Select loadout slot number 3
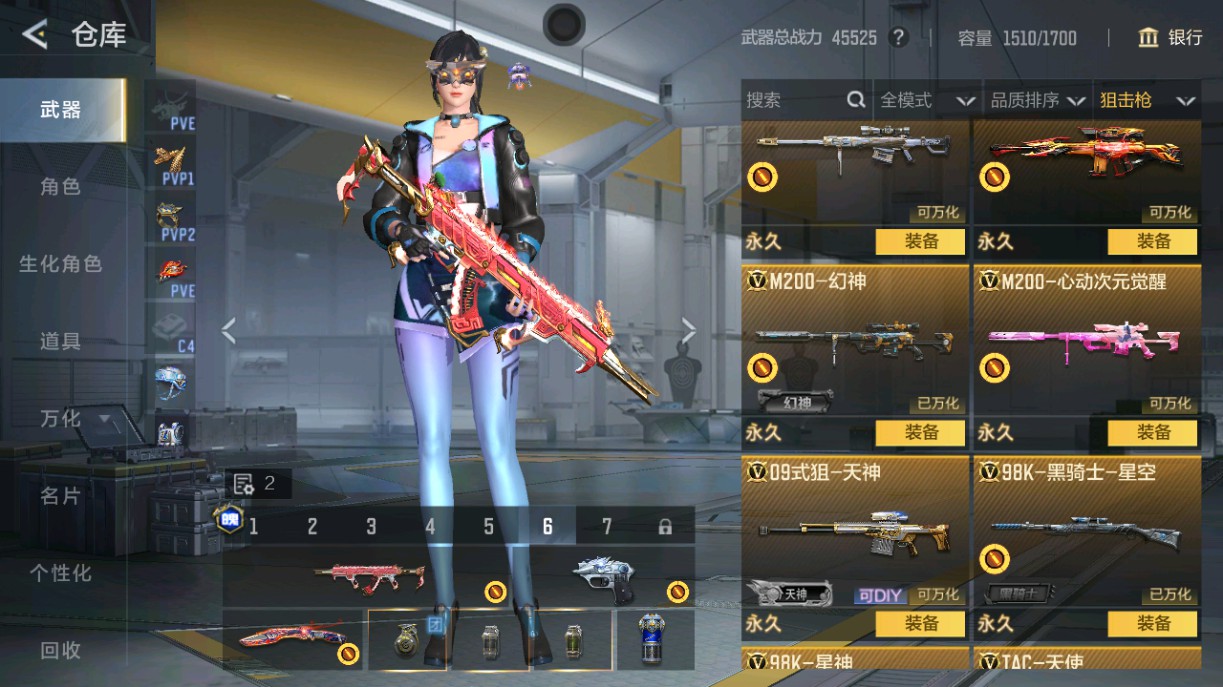This screenshot has height=687, width=1223. (x=371, y=527)
